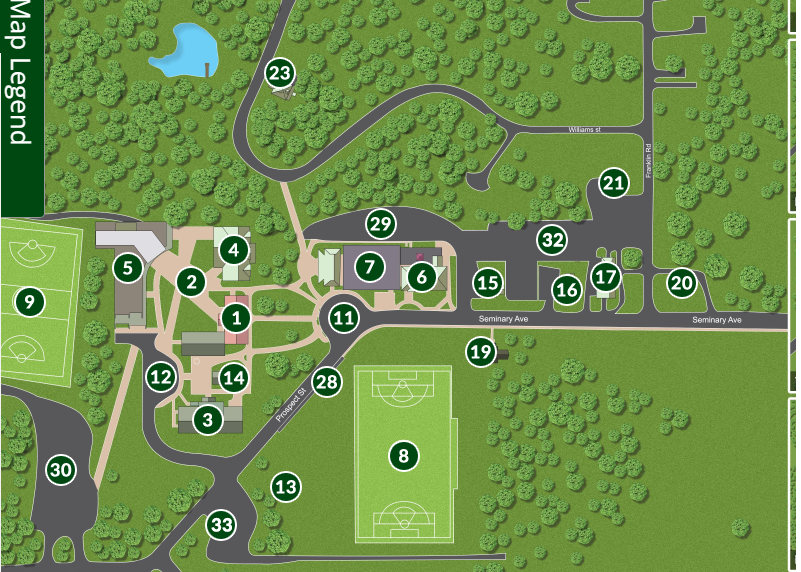Select map marker number 4

point(233,247)
